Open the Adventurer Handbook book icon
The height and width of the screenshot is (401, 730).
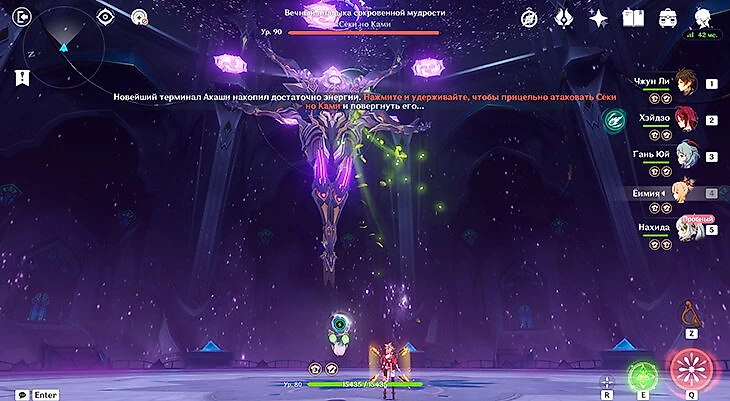tap(632, 18)
